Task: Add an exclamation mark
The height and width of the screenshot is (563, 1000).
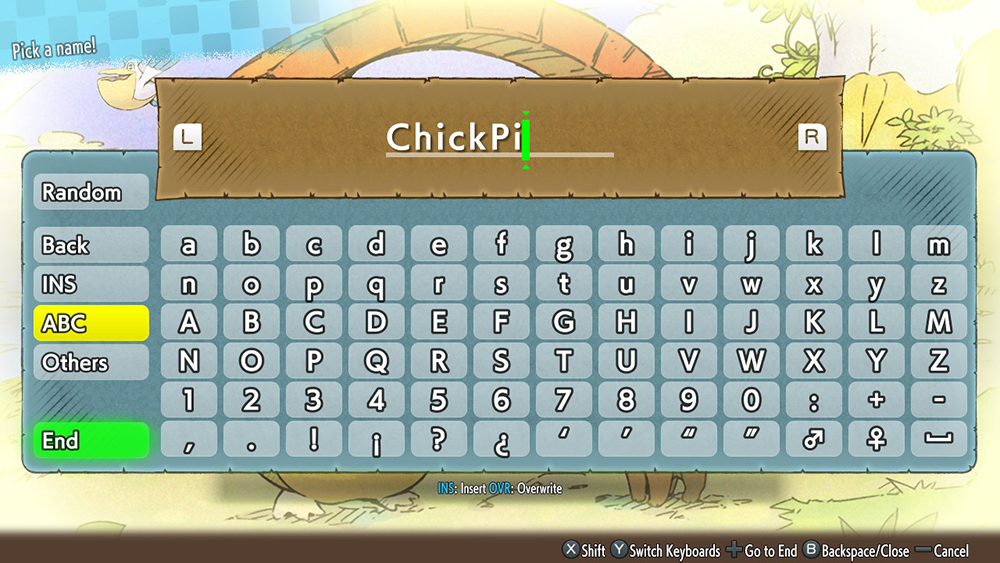Action: pyautogui.click(x=313, y=440)
